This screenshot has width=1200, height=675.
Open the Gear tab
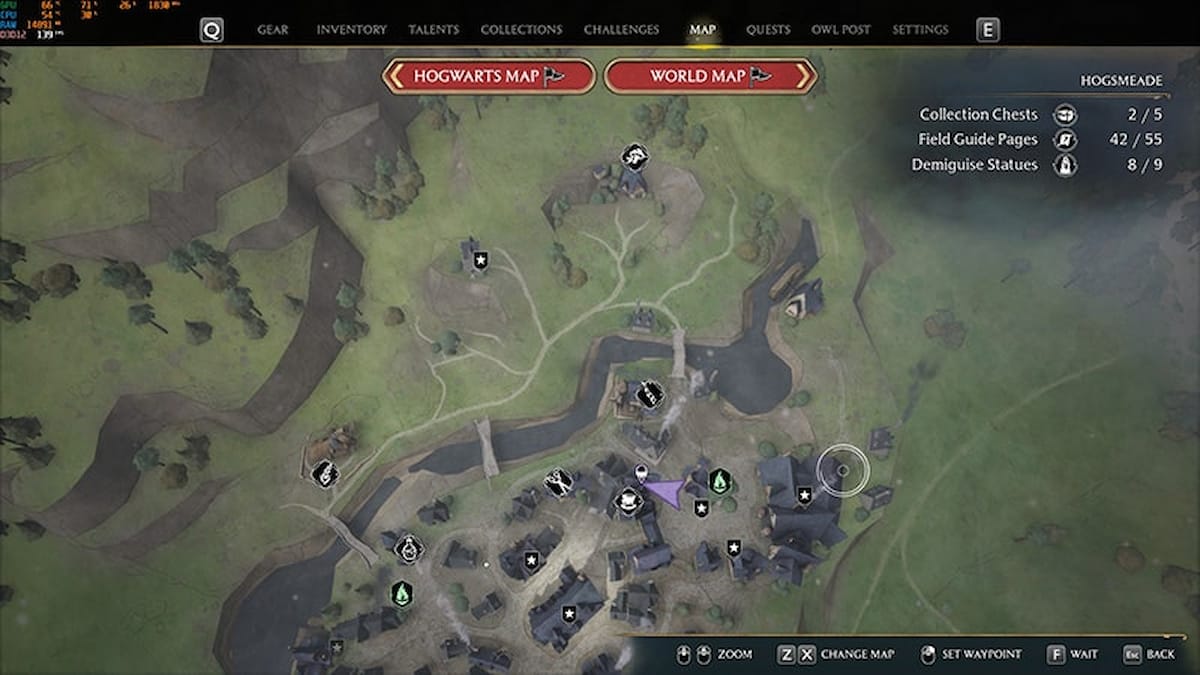(273, 30)
